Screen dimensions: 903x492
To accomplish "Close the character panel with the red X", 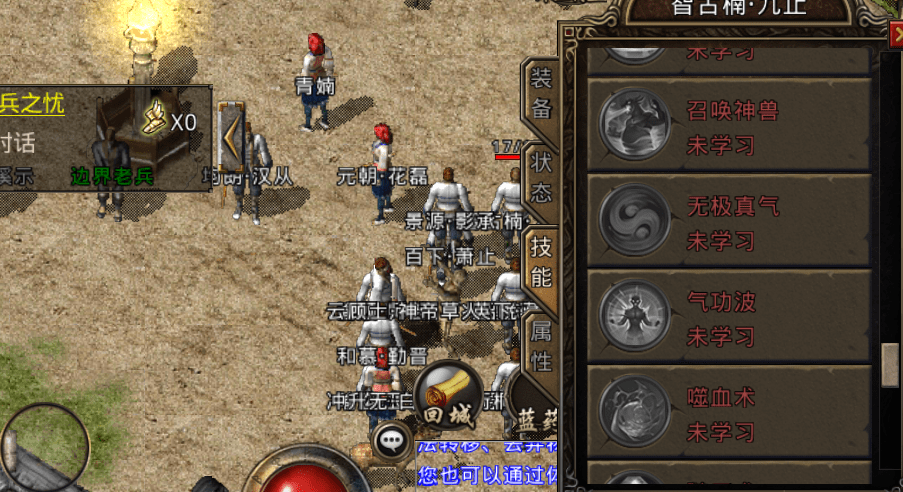I will point(895,35).
